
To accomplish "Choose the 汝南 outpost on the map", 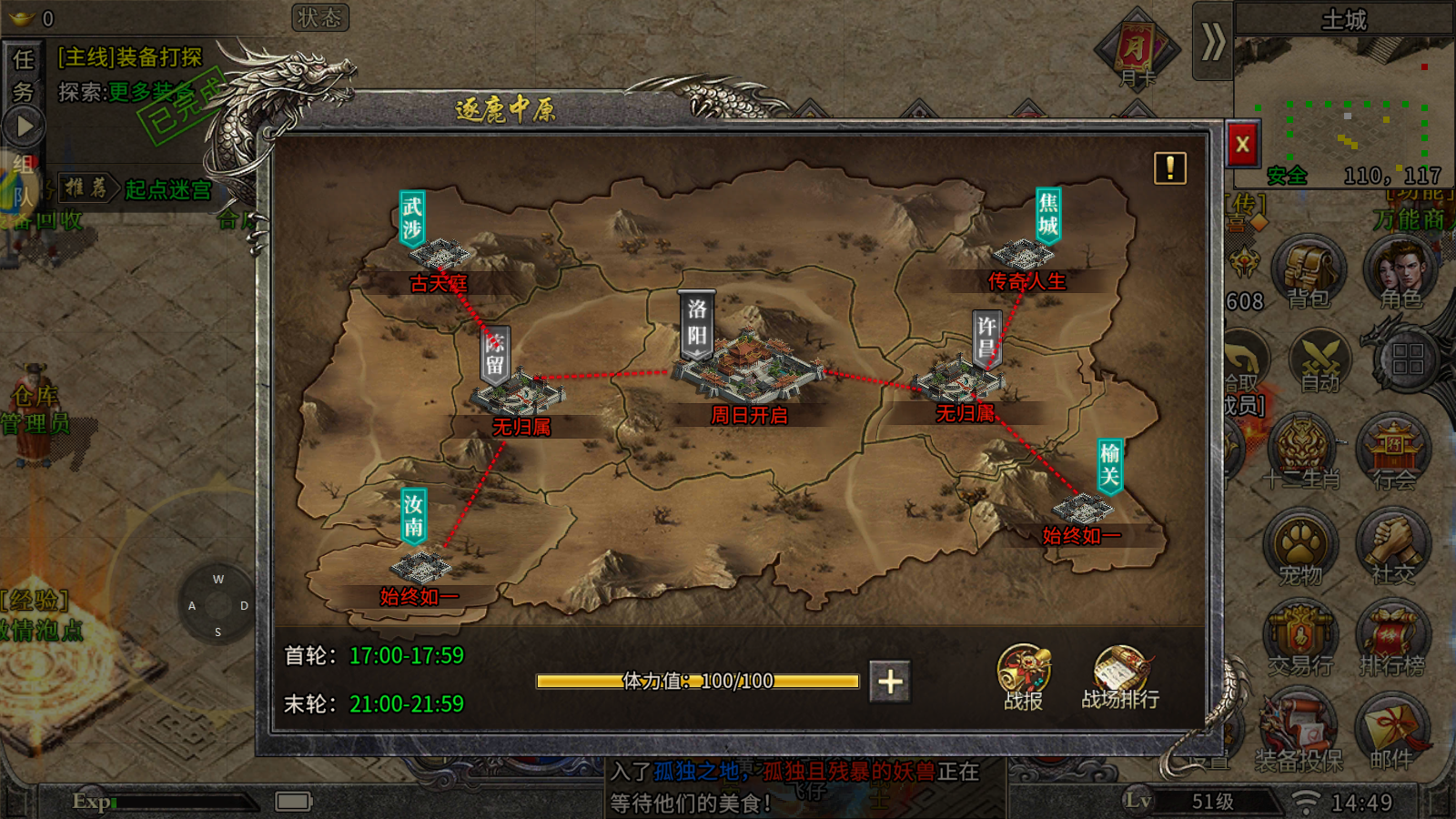I will (x=420, y=566).
